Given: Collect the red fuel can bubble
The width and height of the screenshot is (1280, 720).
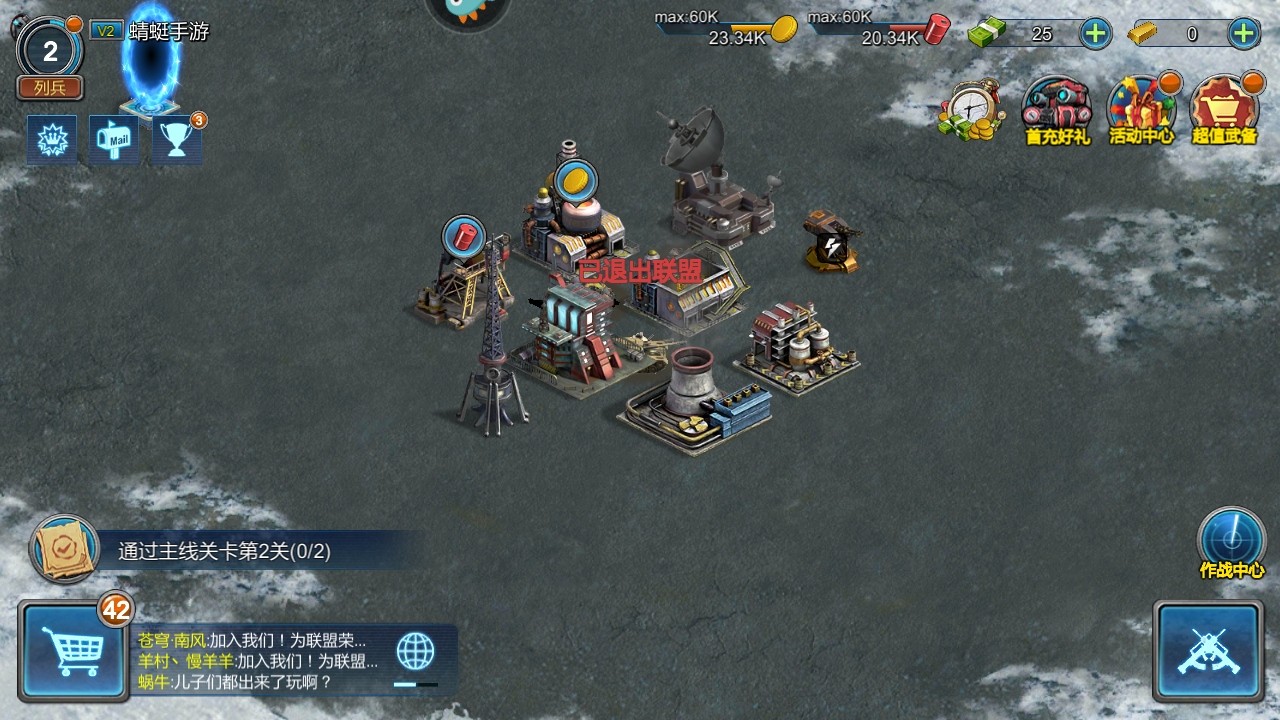Looking at the screenshot, I should (463, 237).
